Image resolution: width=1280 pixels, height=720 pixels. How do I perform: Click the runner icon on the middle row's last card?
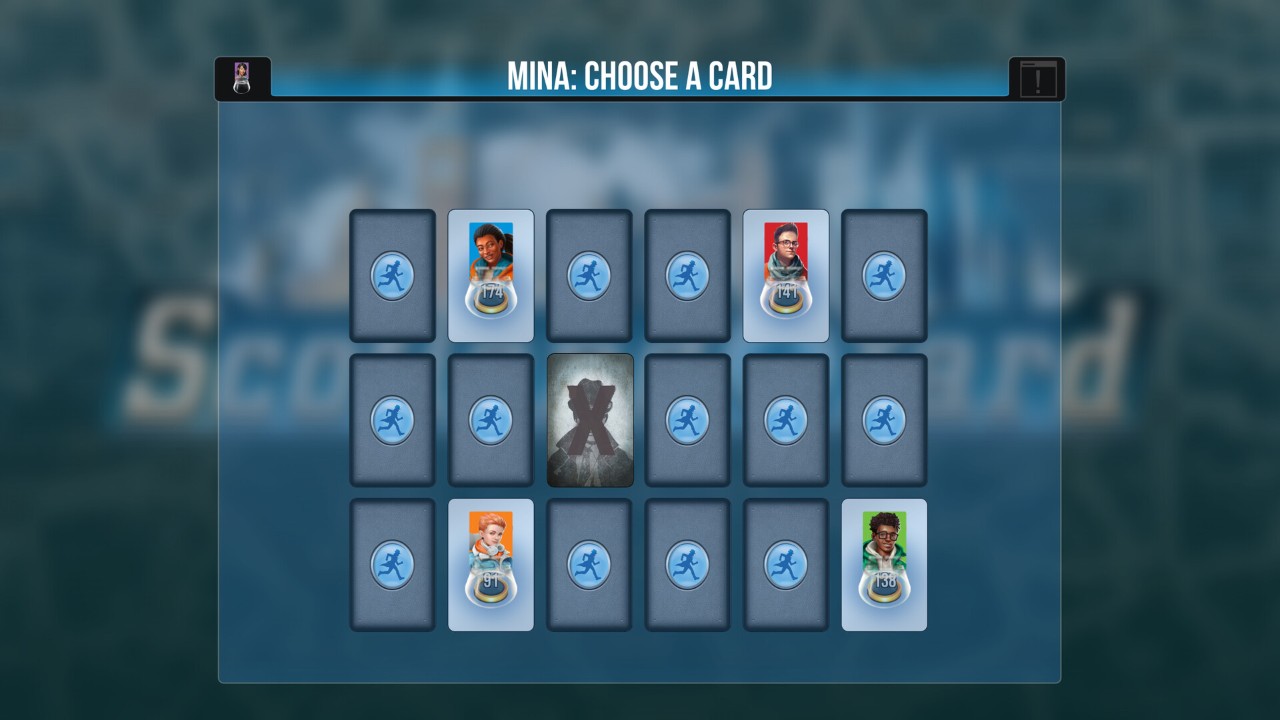coord(884,420)
